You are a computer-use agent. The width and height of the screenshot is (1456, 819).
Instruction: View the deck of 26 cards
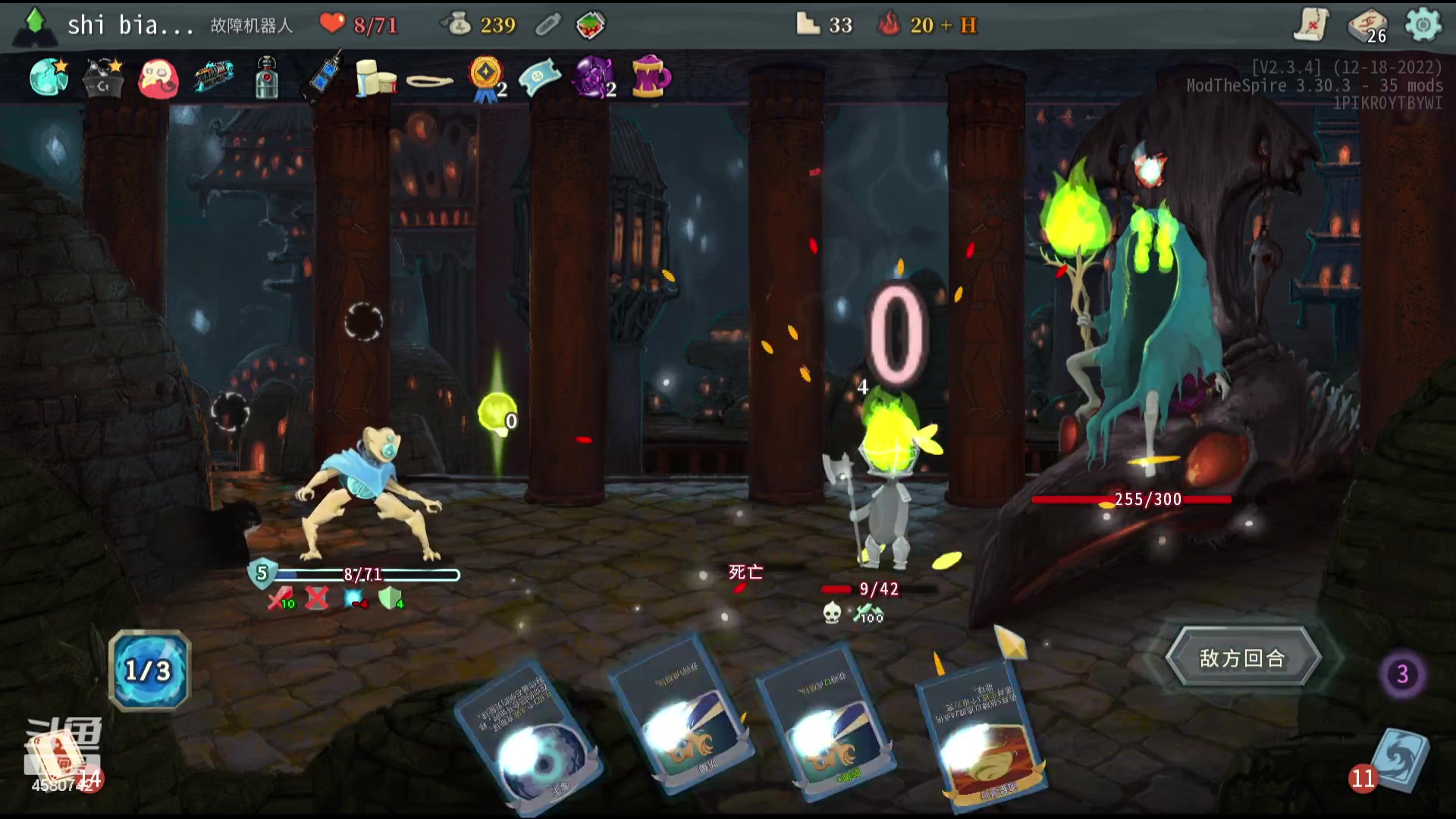1367,26
